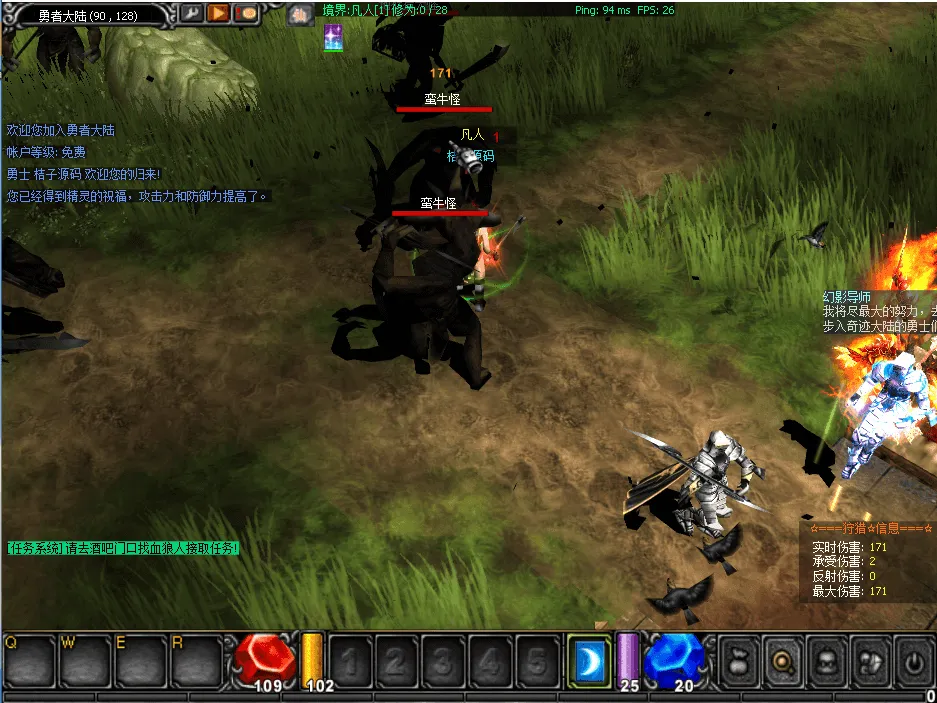
Task: Select the purple sparkle buff icon
Action: coord(333,39)
